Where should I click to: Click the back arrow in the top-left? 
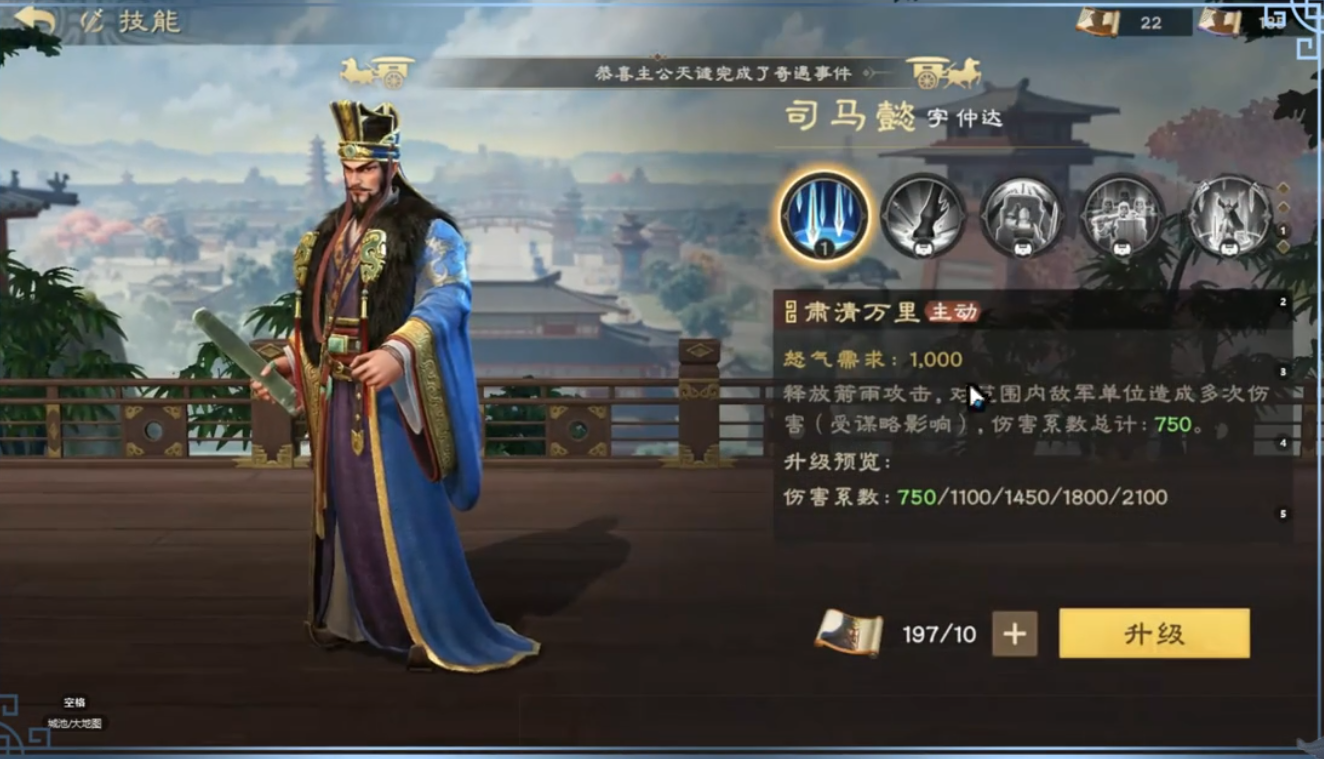pyautogui.click(x=36, y=17)
